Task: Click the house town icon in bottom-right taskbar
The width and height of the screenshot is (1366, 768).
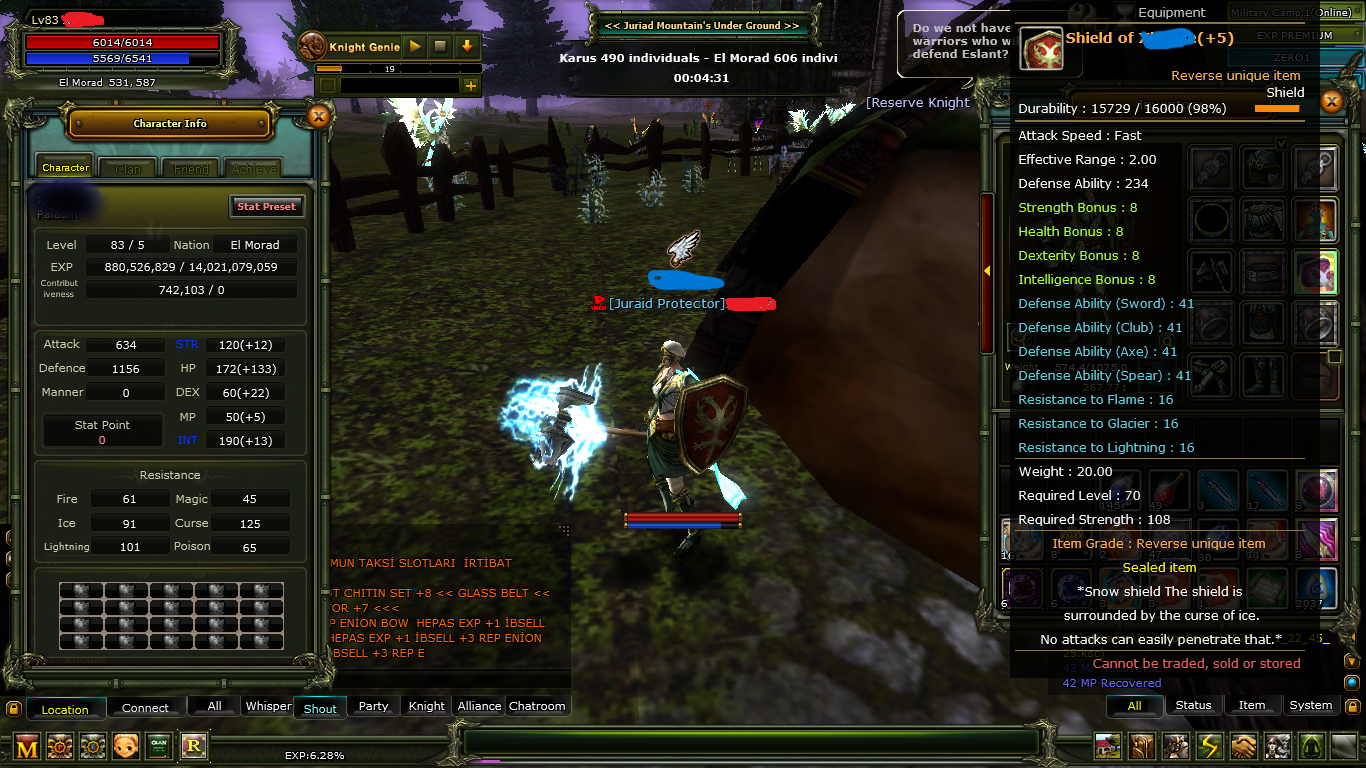Action: tap(1107, 746)
